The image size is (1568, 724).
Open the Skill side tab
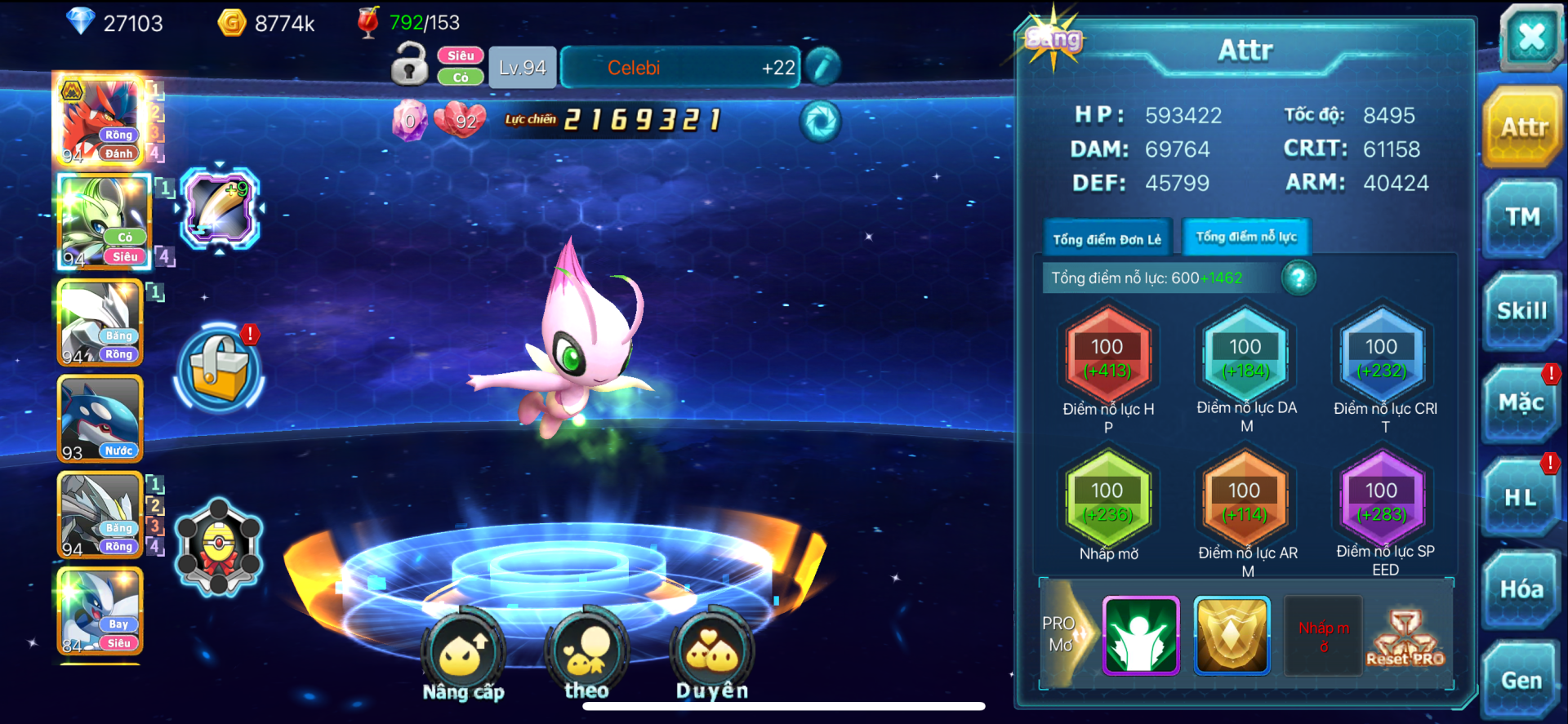tap(1522, 311)
